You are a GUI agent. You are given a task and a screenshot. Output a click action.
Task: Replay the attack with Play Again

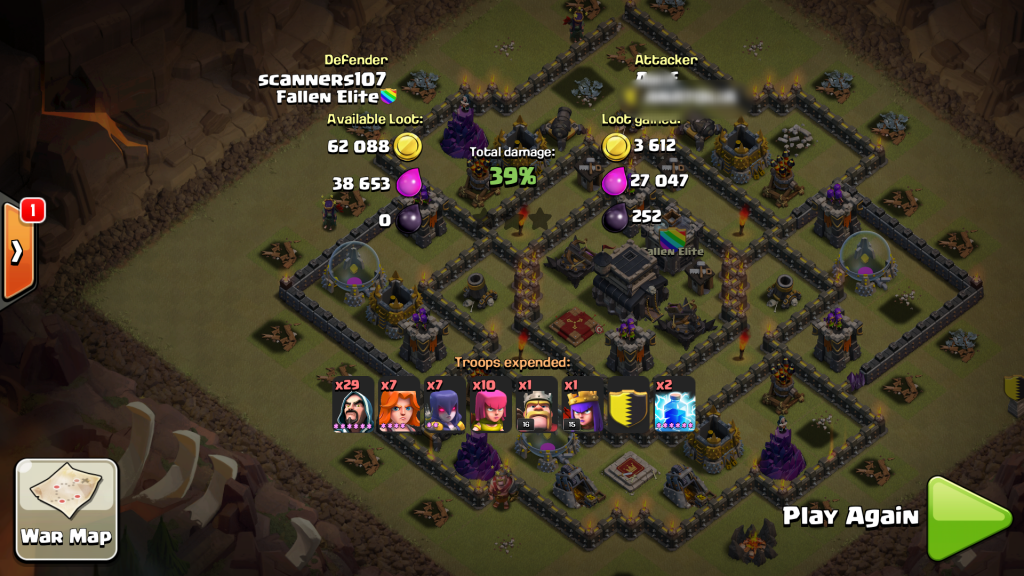967,517
